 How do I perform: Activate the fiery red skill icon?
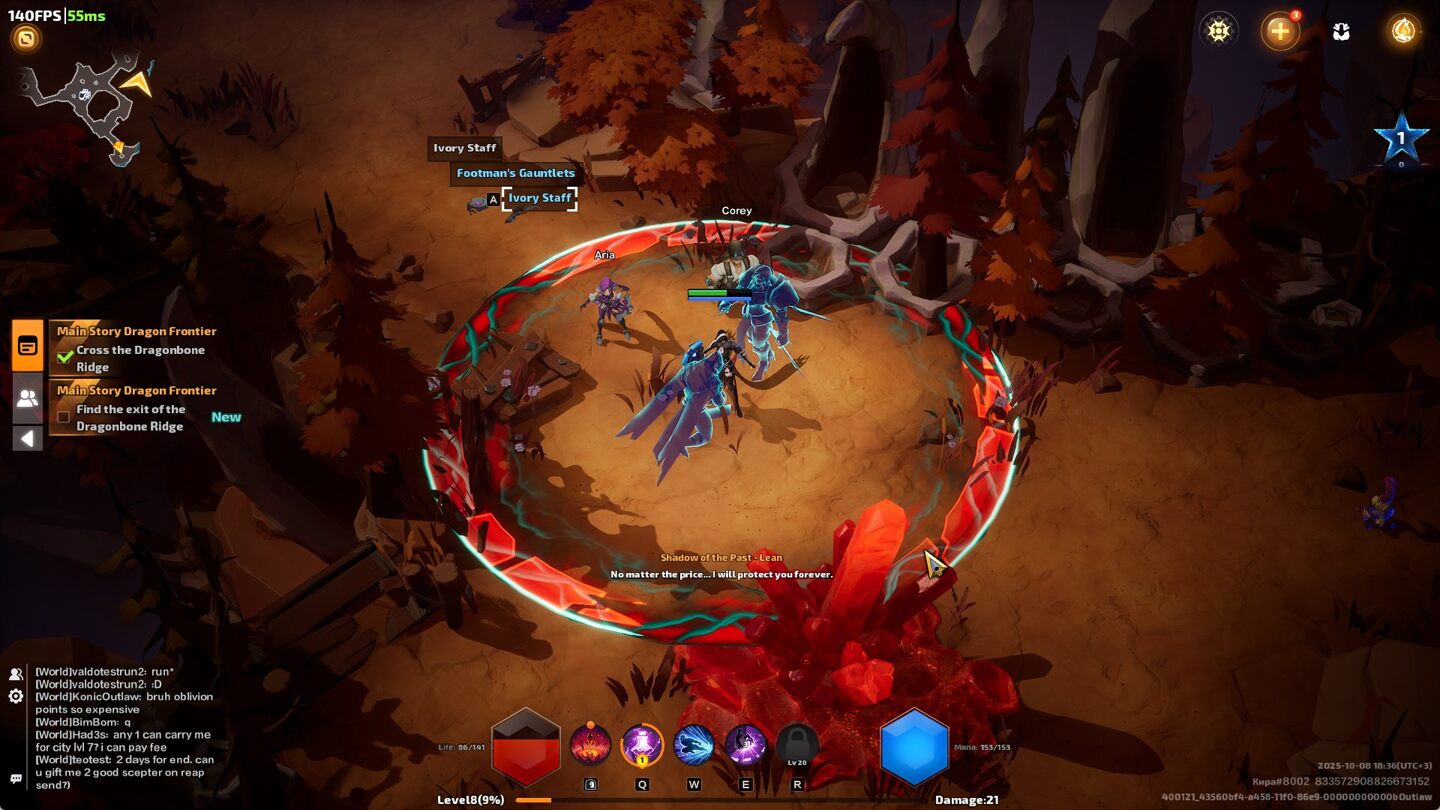click(591, 745)
